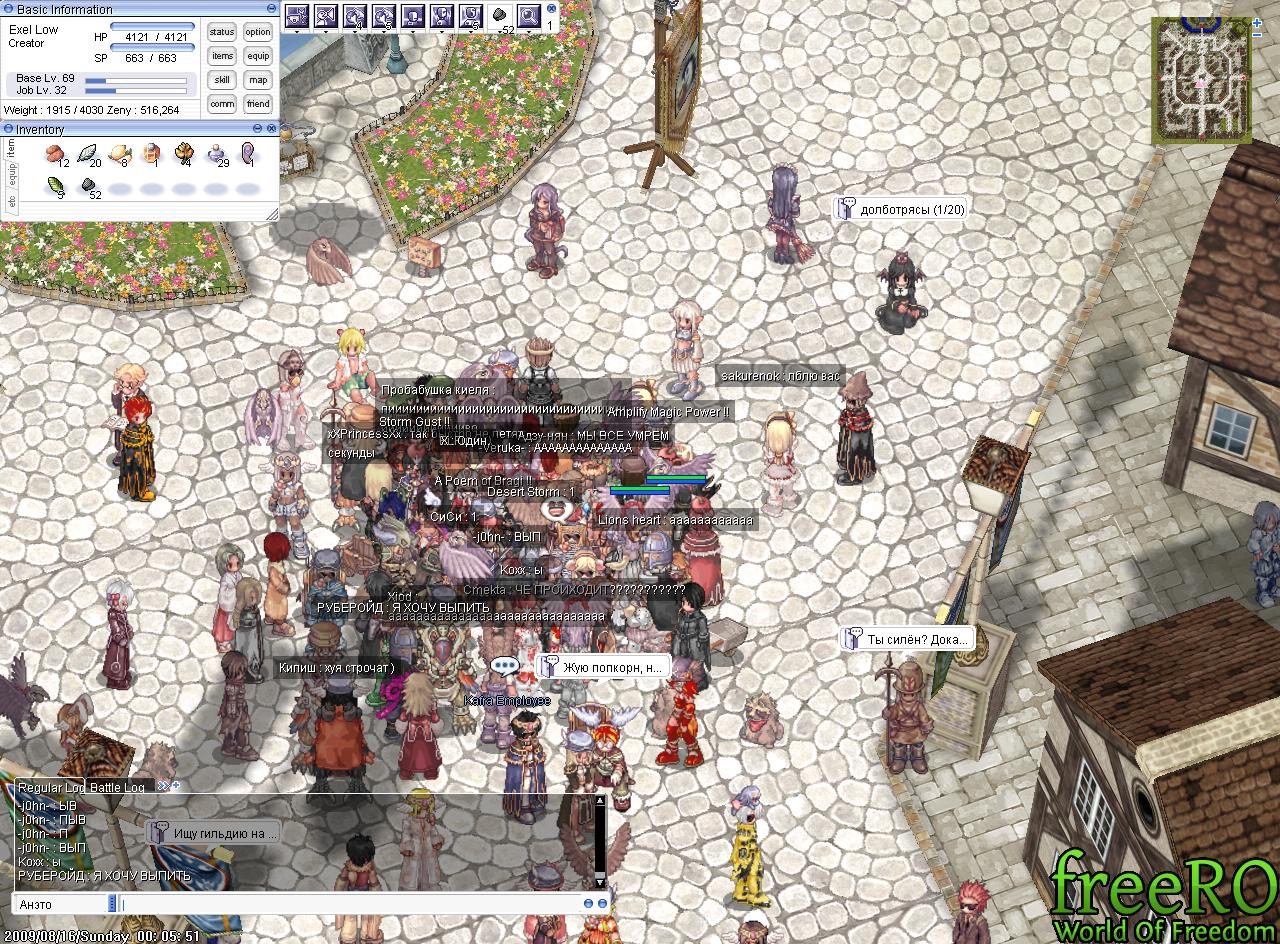Screen dimensions: 1280x944
Task: Toggle the map button
Action: coord(258,80)
